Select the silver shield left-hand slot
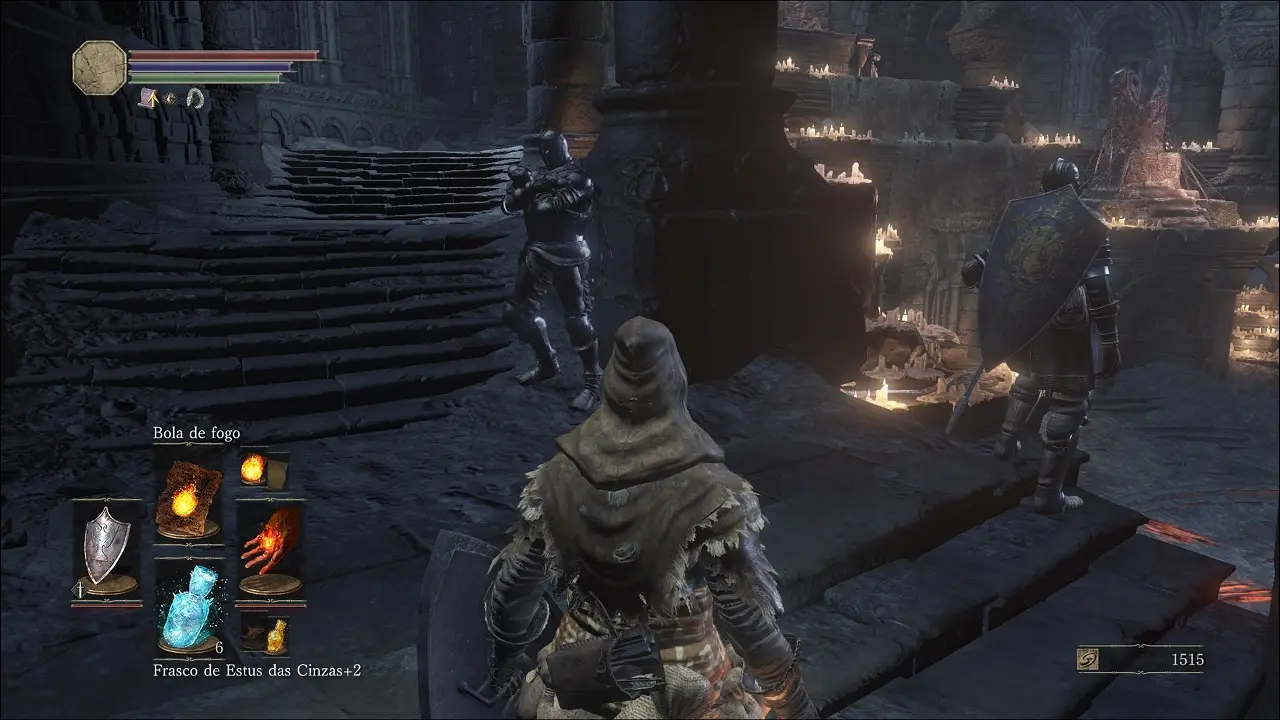This screenshot has height=720, width=1280. [x=104, y=548]
